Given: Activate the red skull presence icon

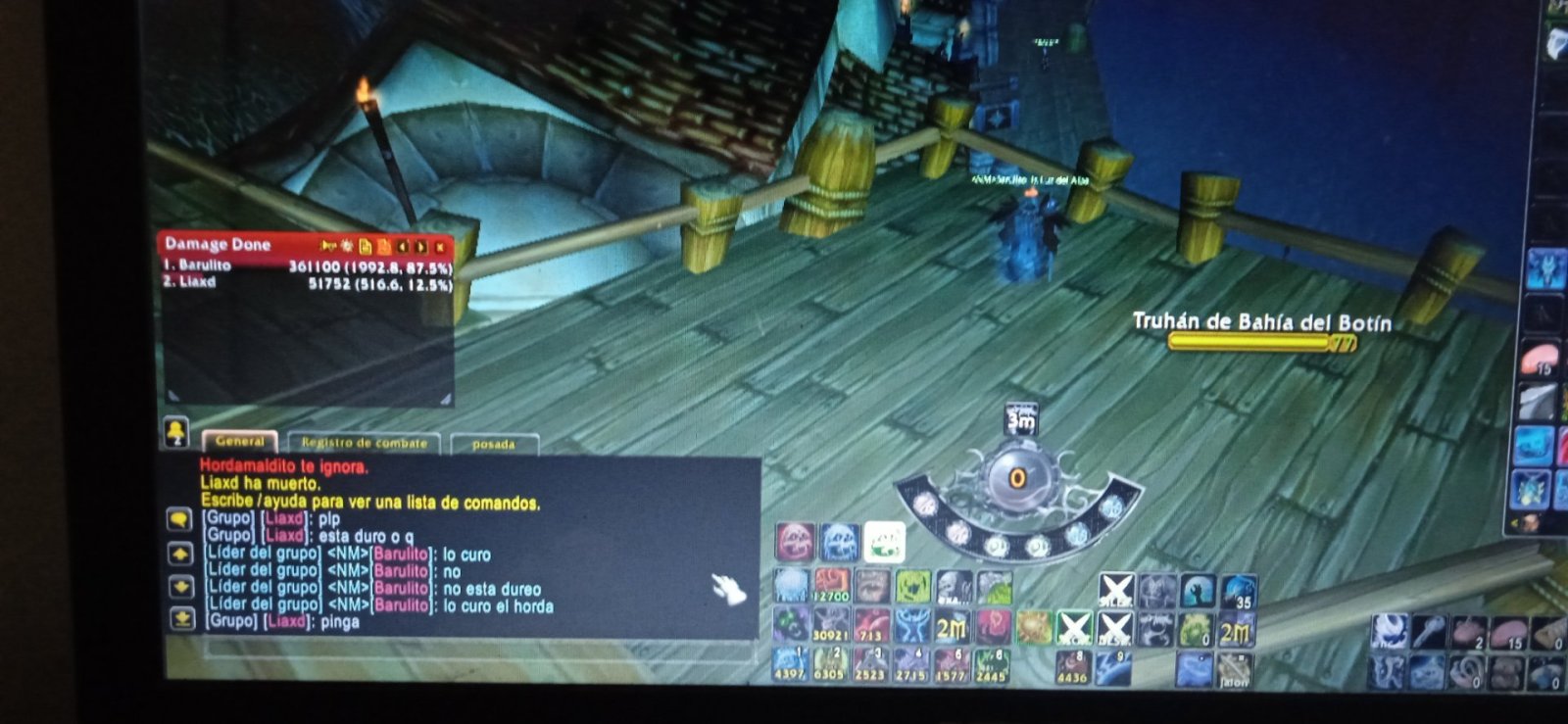Looking at the screenshot, I should [x=795, y=542].
